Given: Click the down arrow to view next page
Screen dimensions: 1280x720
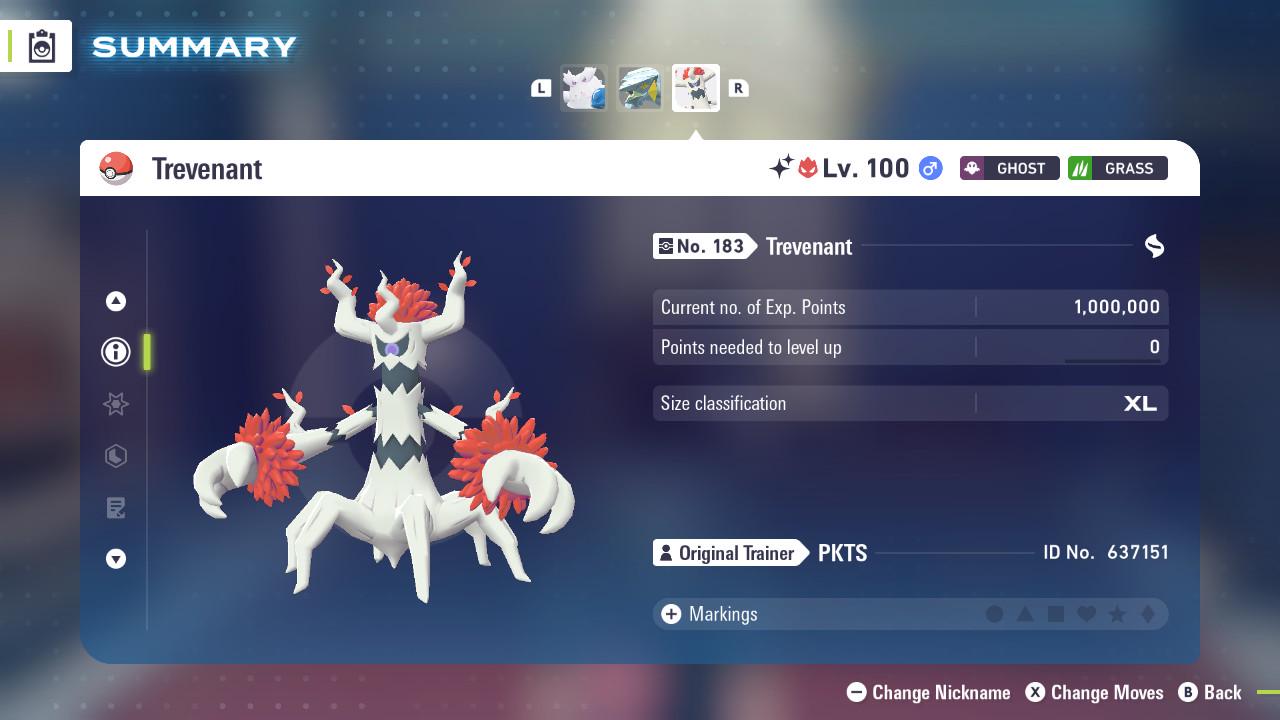Looking at the screenshot, I should 115,559.
